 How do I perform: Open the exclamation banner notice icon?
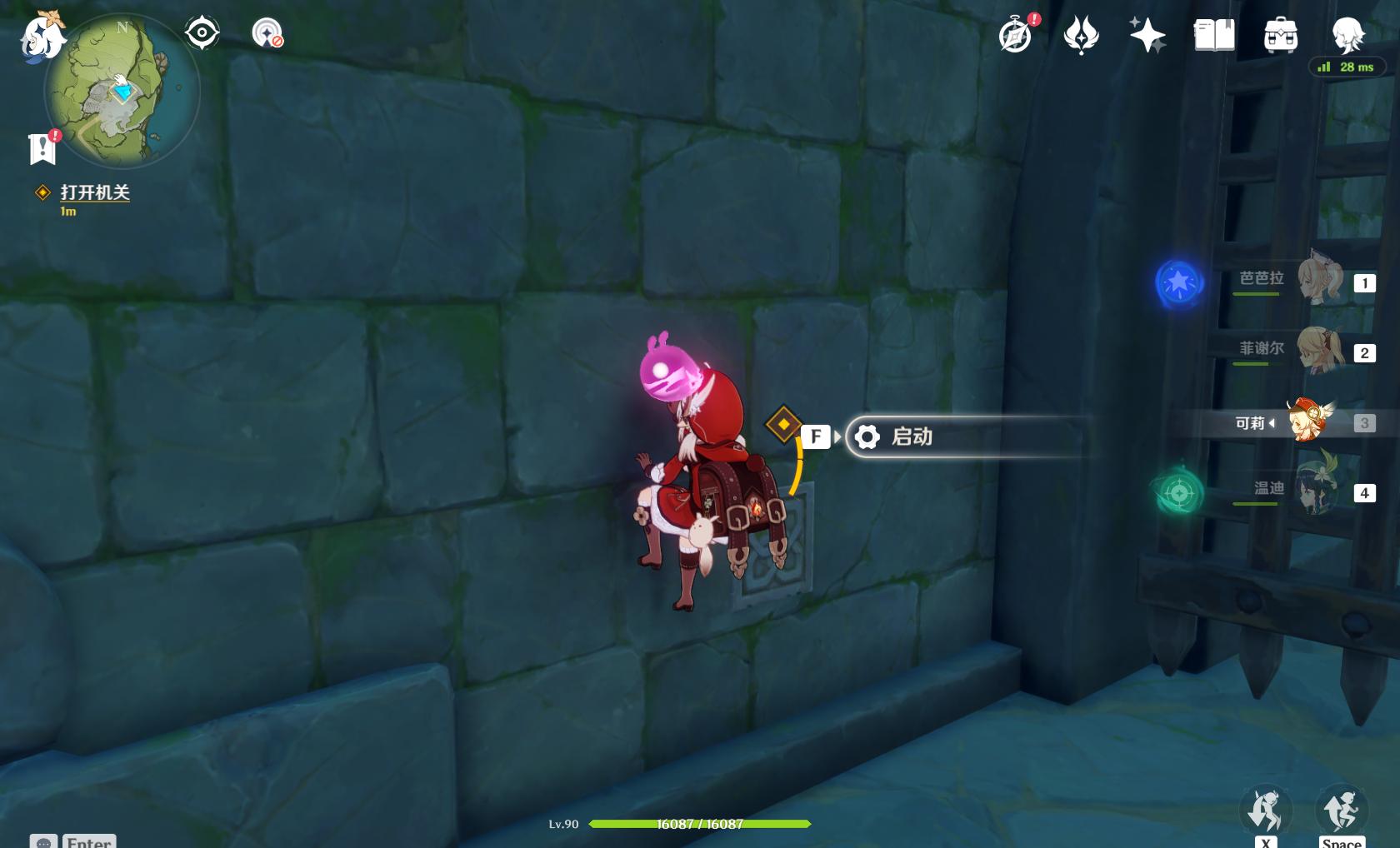click(x=42, y=148)
